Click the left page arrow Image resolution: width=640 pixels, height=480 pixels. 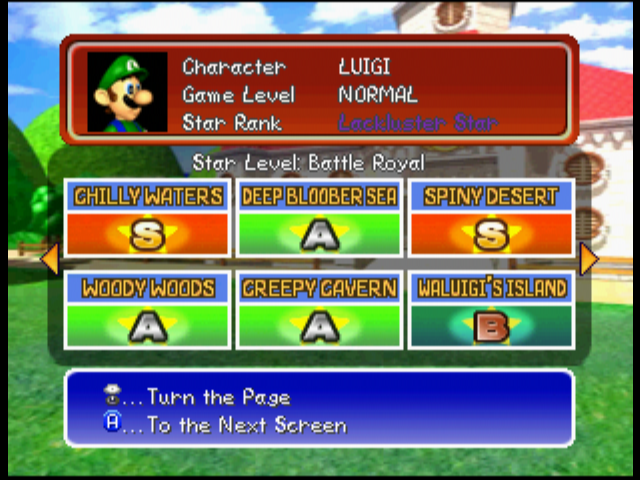49,259
